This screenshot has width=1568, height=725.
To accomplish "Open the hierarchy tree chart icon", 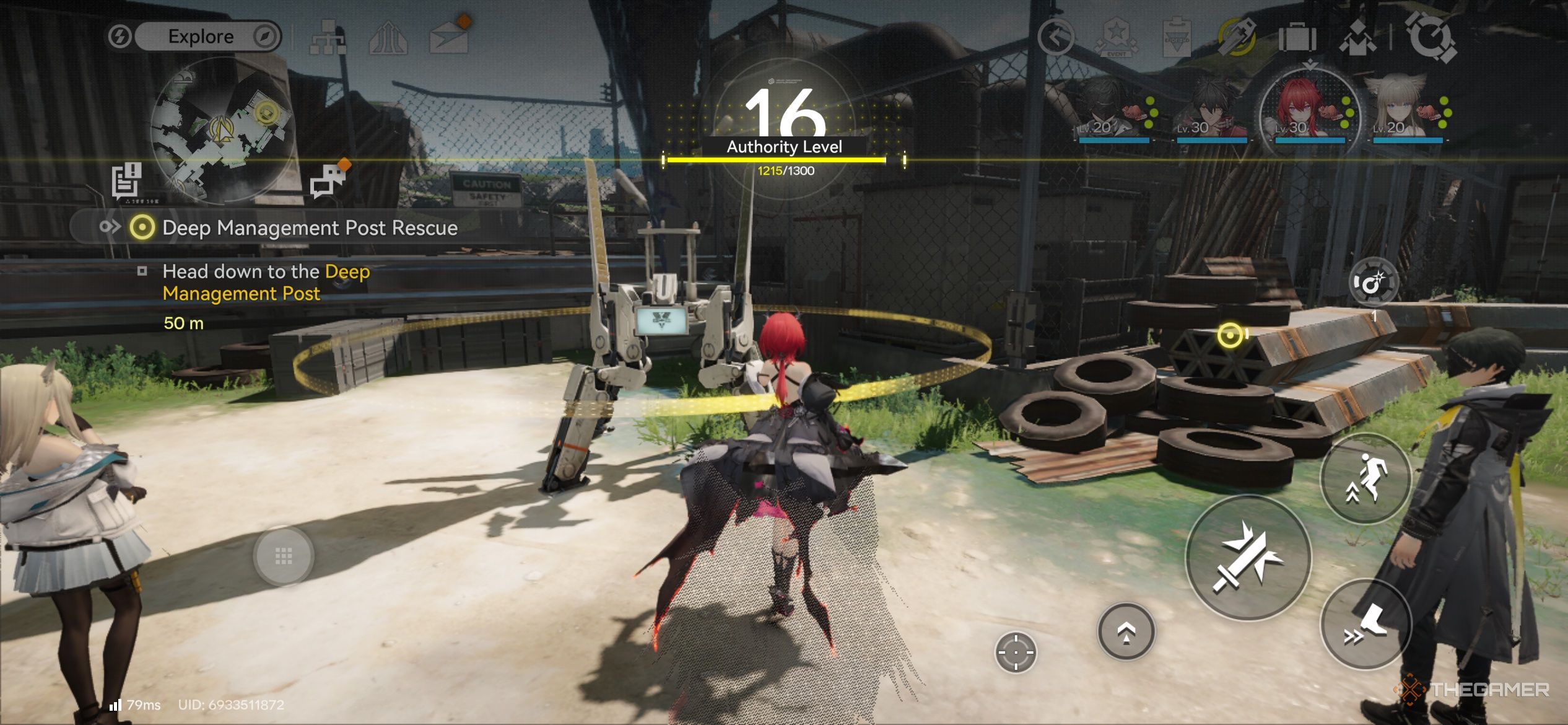I will tap(329, 37).
